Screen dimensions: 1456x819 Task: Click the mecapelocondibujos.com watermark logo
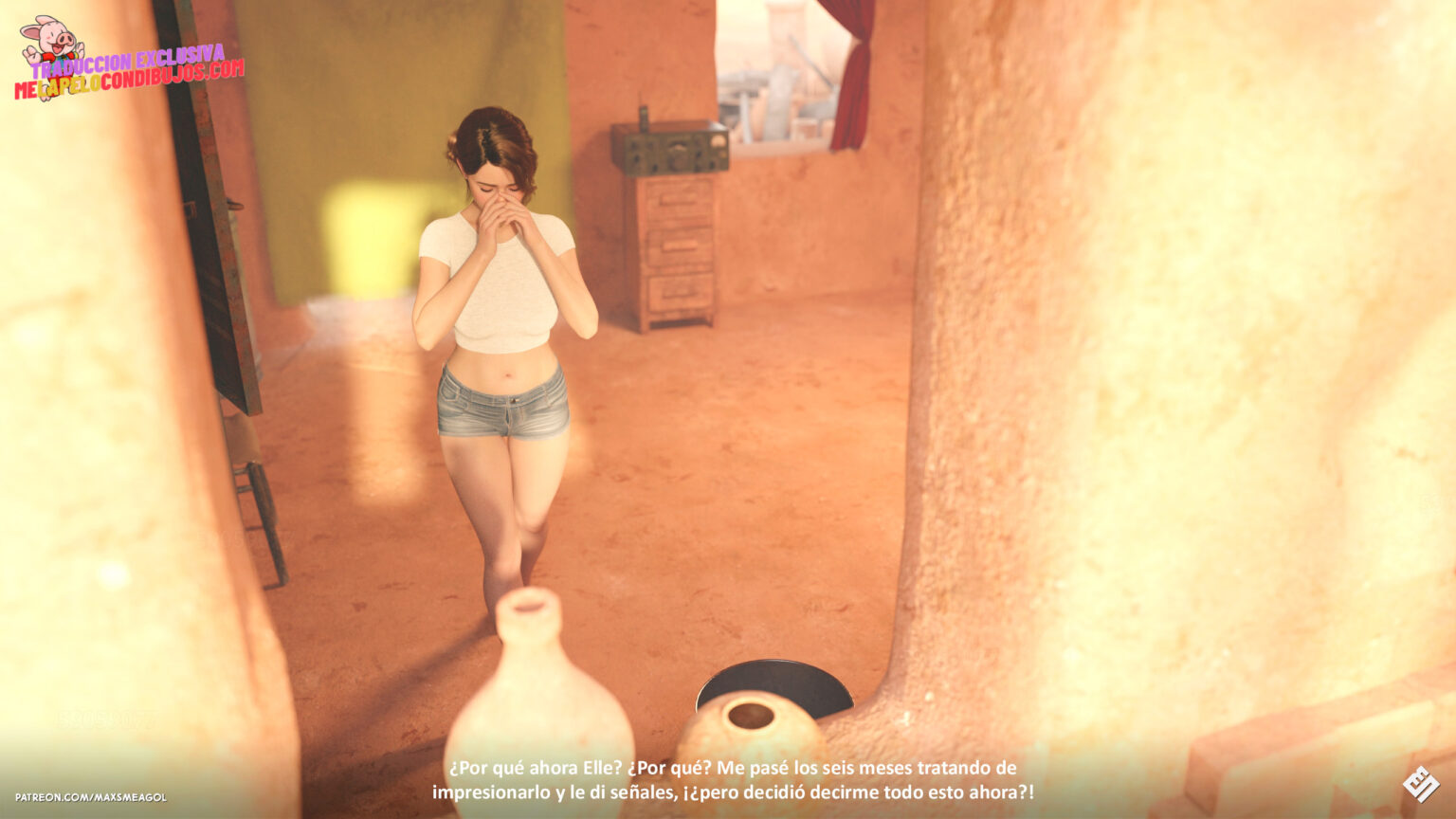[x=128, y=64]
